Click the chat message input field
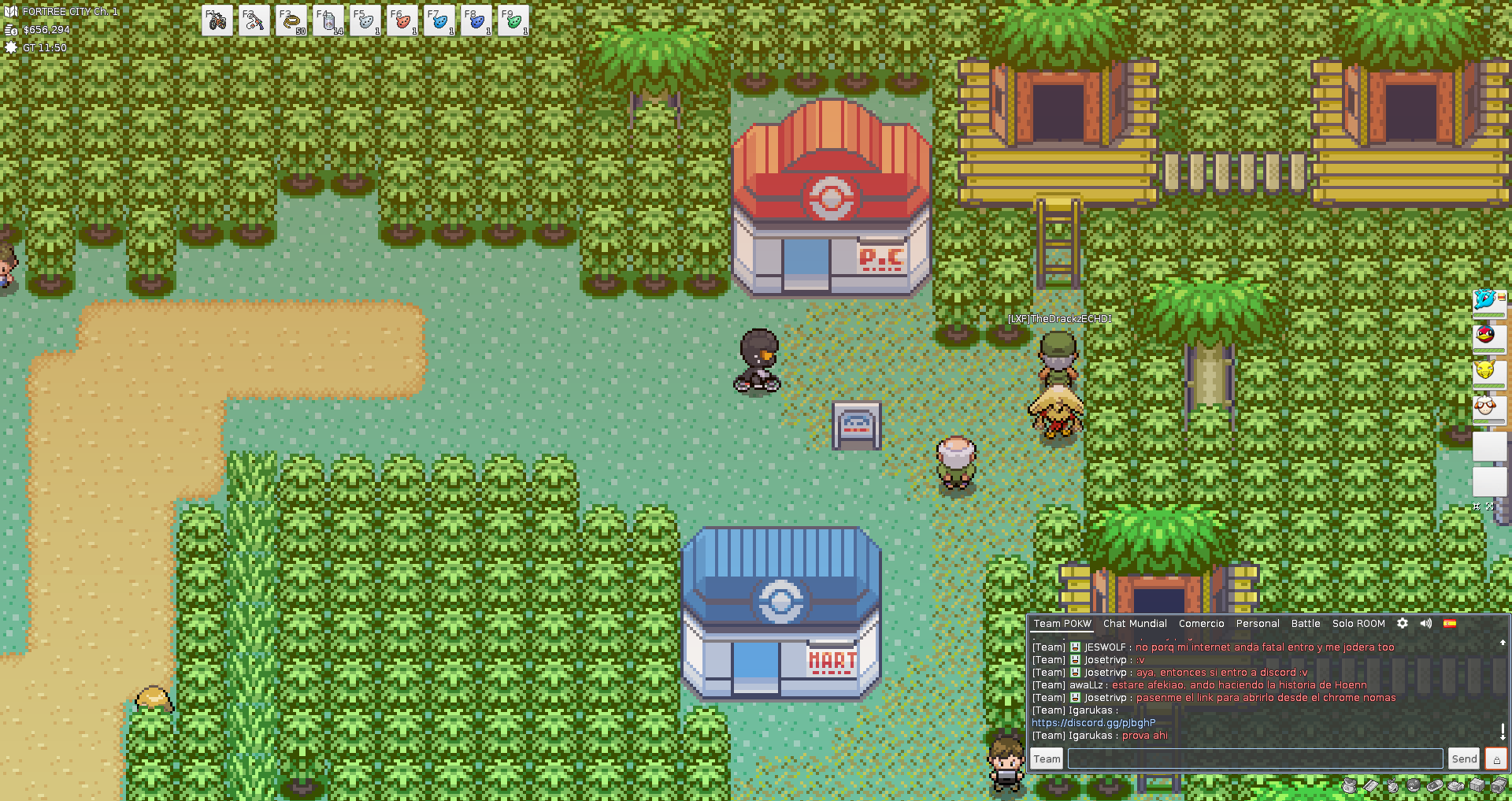Image resolution: width=1512 pixels, height=801 pixels. pos(1254,758)
